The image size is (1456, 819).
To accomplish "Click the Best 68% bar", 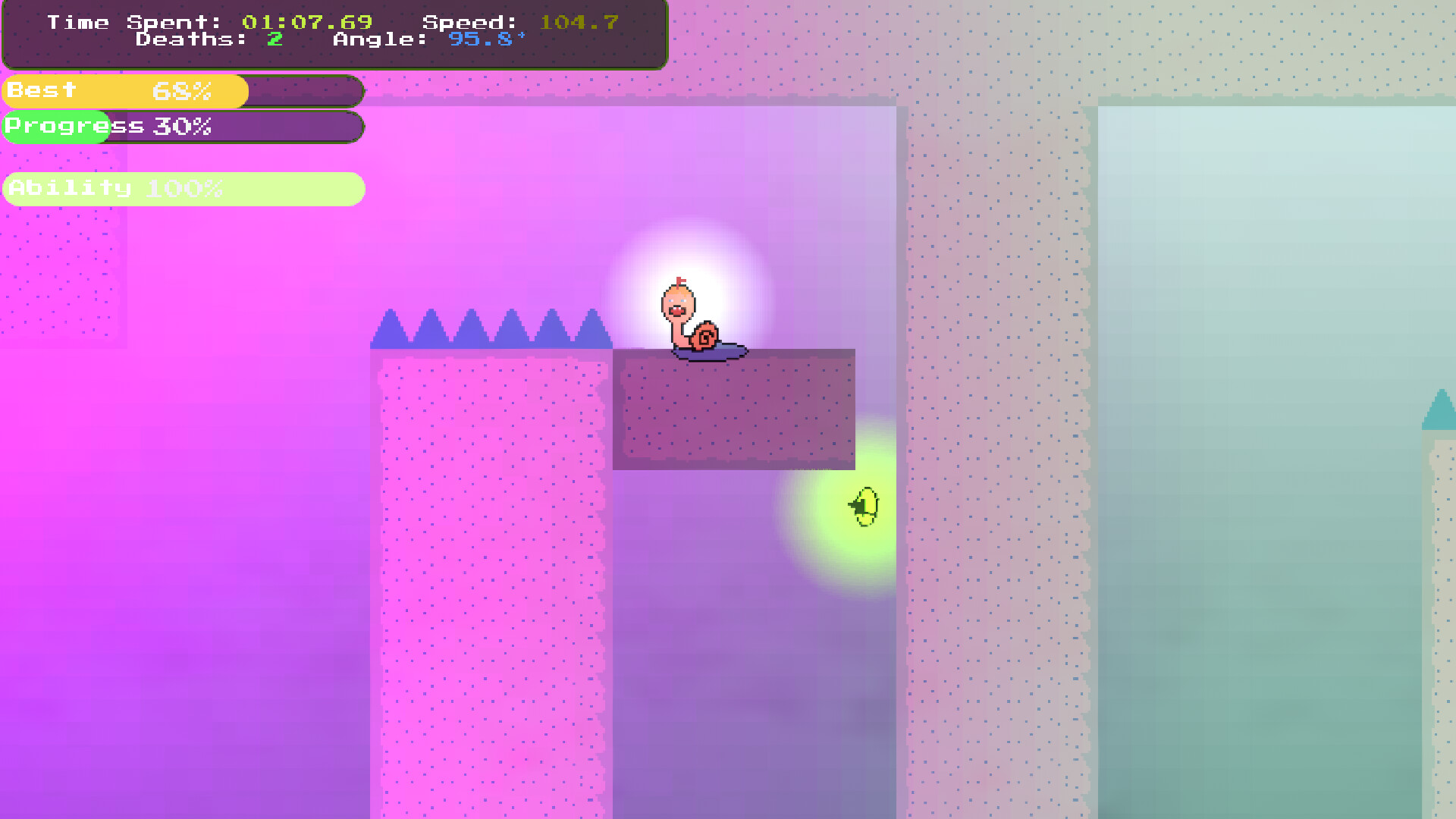I will [x=182, y=91].
